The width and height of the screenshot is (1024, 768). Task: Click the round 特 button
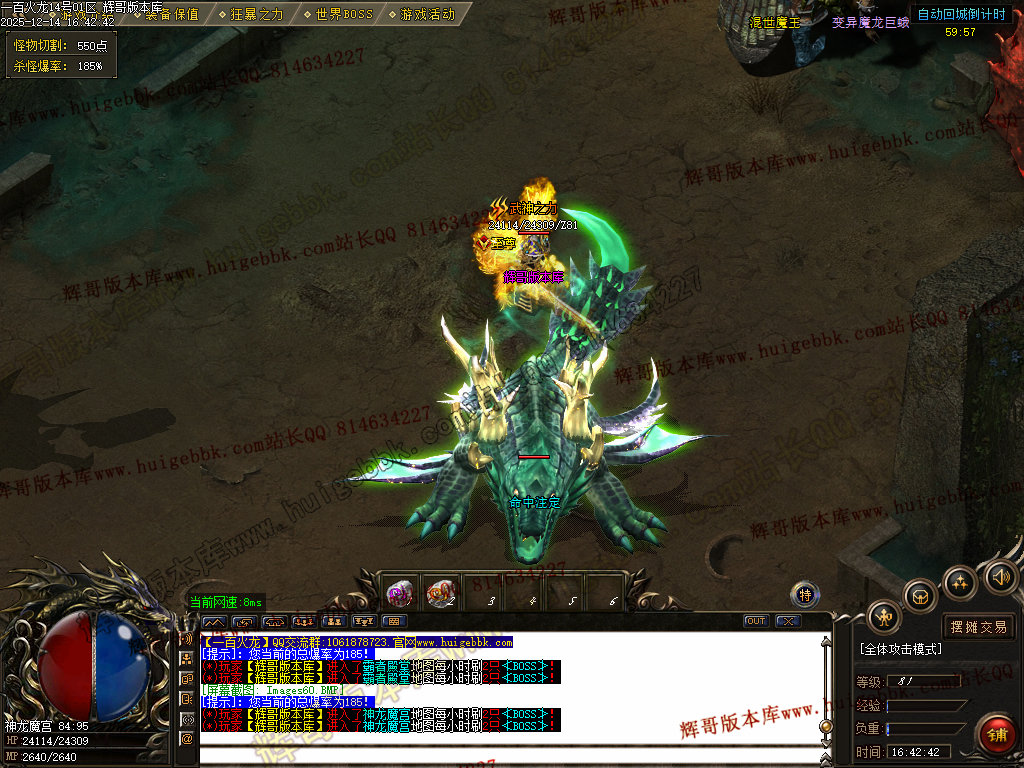(805, 595)
